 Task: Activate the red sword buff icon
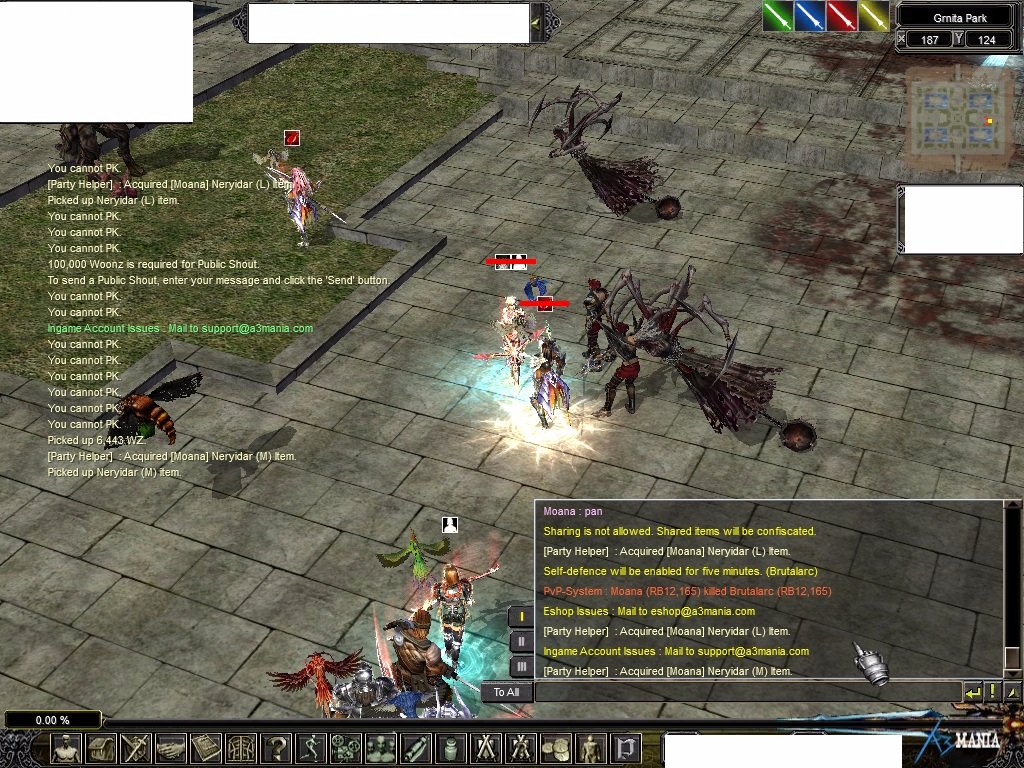tap(842, 16)
